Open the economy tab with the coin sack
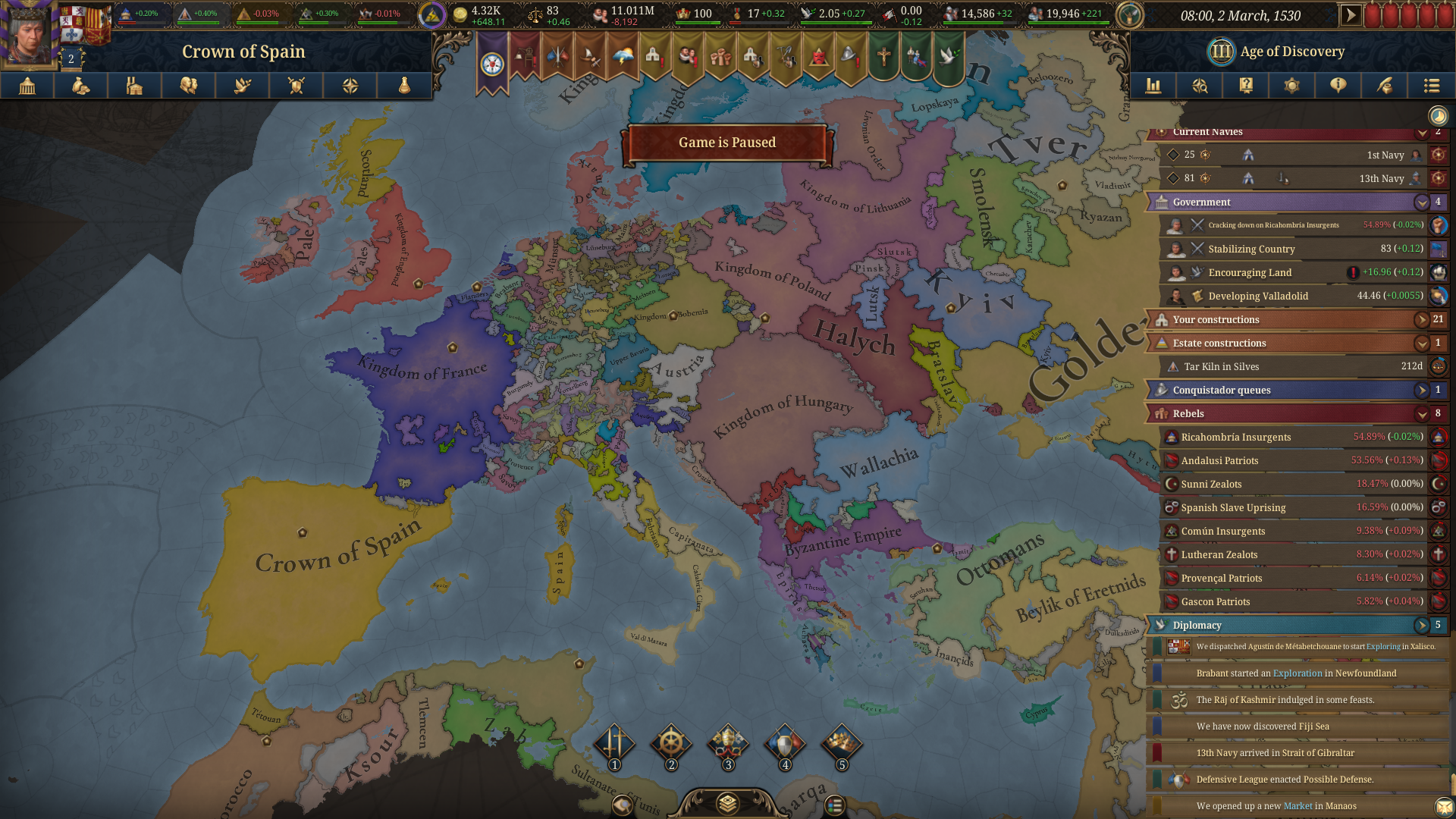 coord(81,86)
